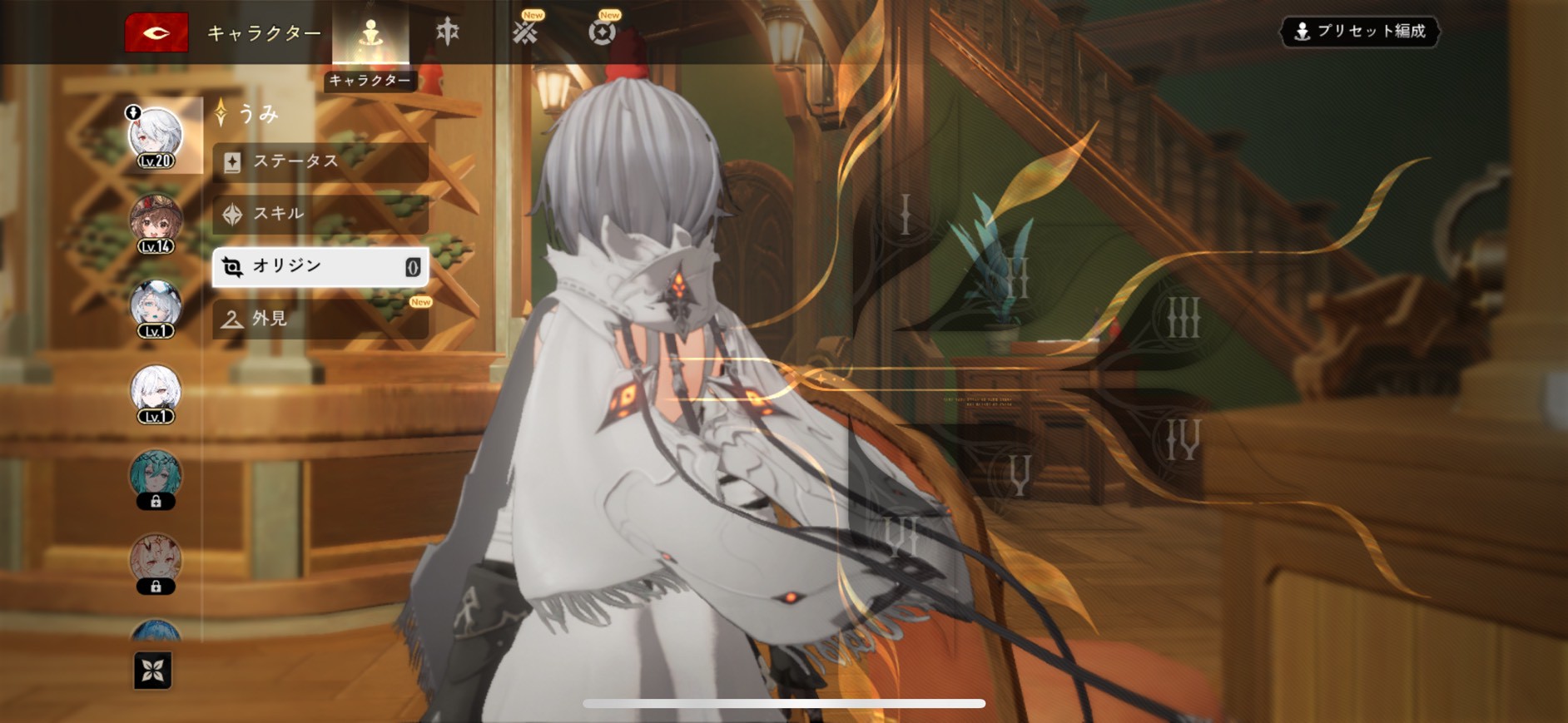Open the crossed swords tab

click(525, 32)
